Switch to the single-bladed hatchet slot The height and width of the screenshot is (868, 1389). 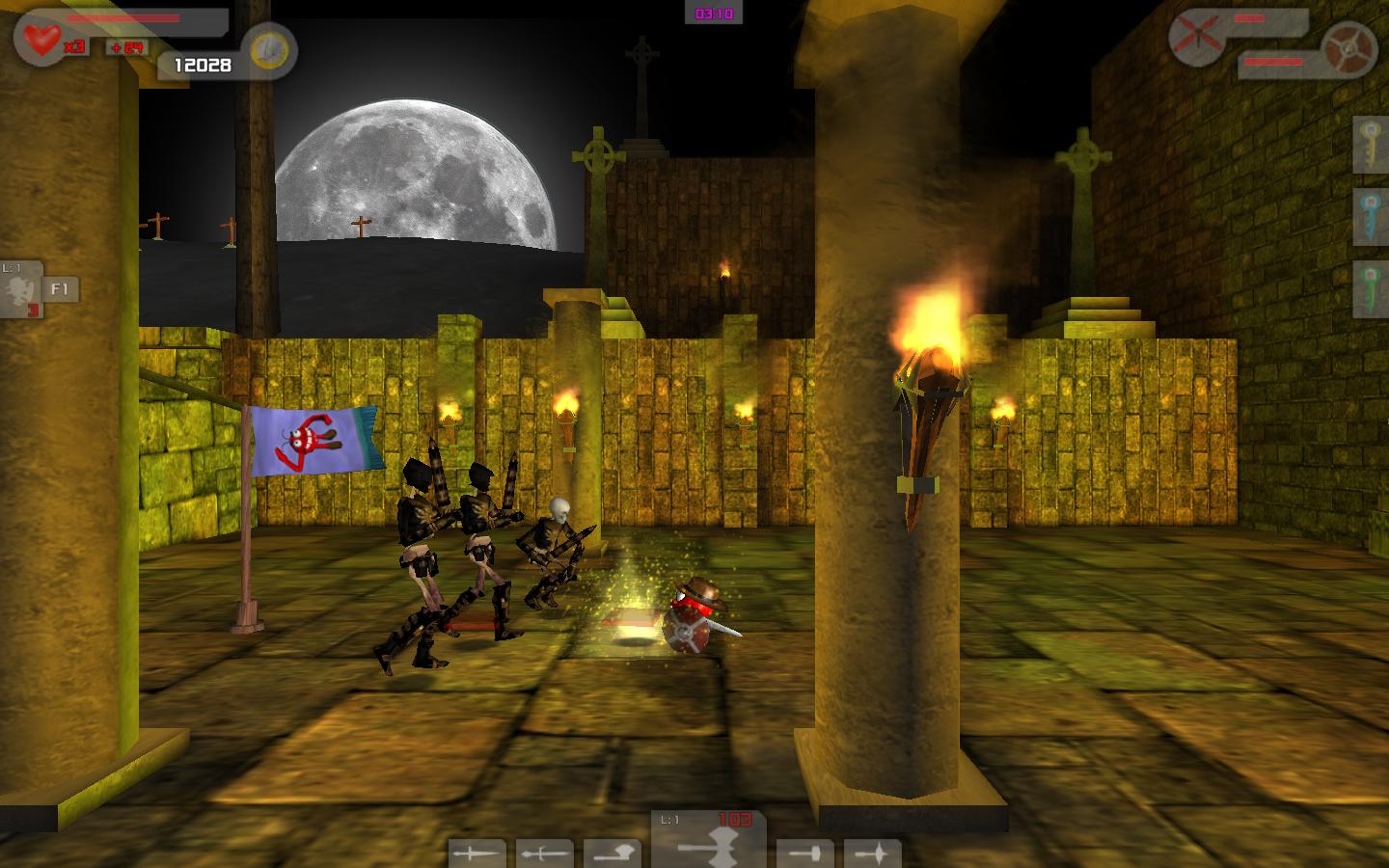click(612, 854)
